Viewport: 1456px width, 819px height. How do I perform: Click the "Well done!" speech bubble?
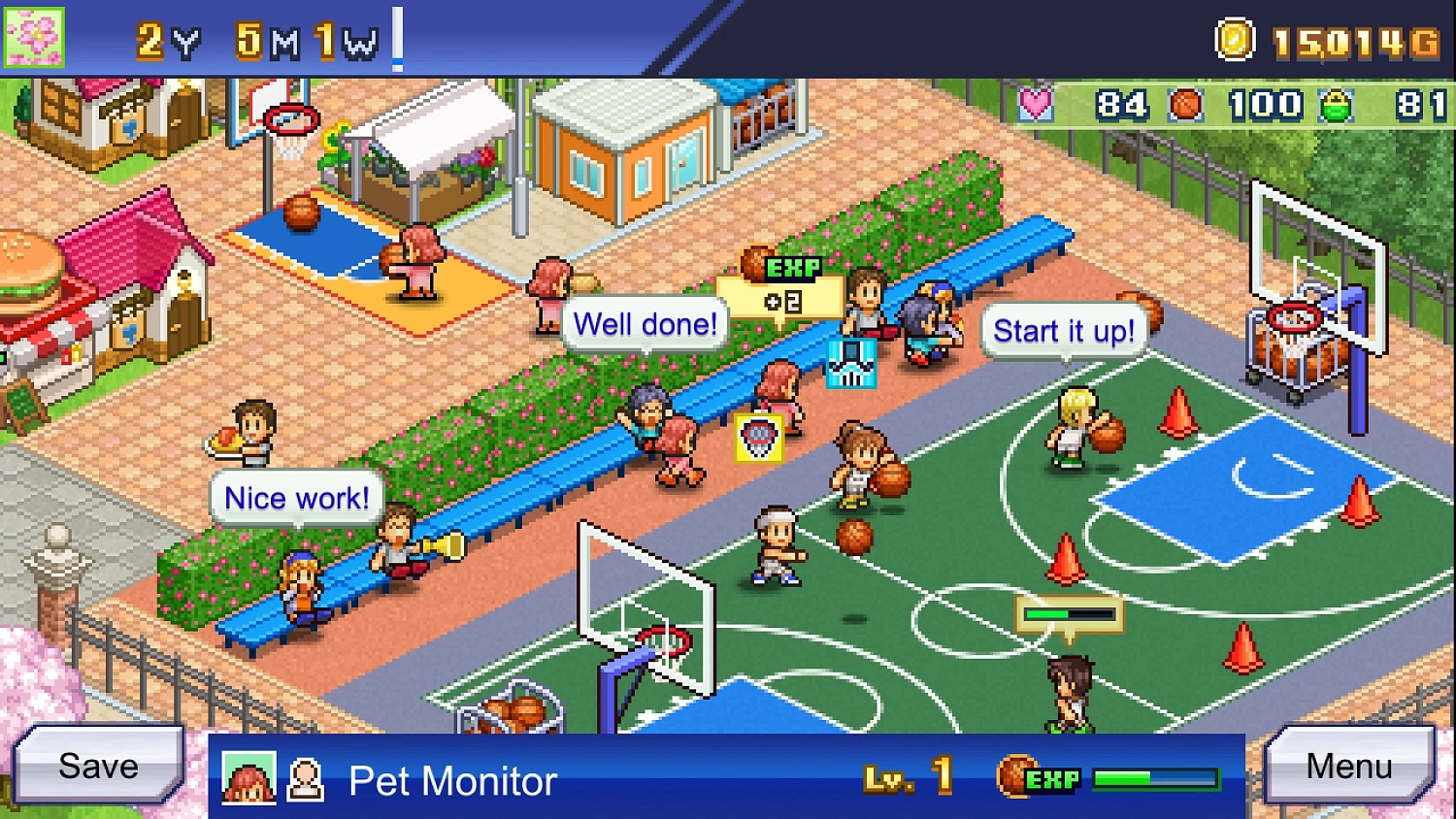(644, 324)
